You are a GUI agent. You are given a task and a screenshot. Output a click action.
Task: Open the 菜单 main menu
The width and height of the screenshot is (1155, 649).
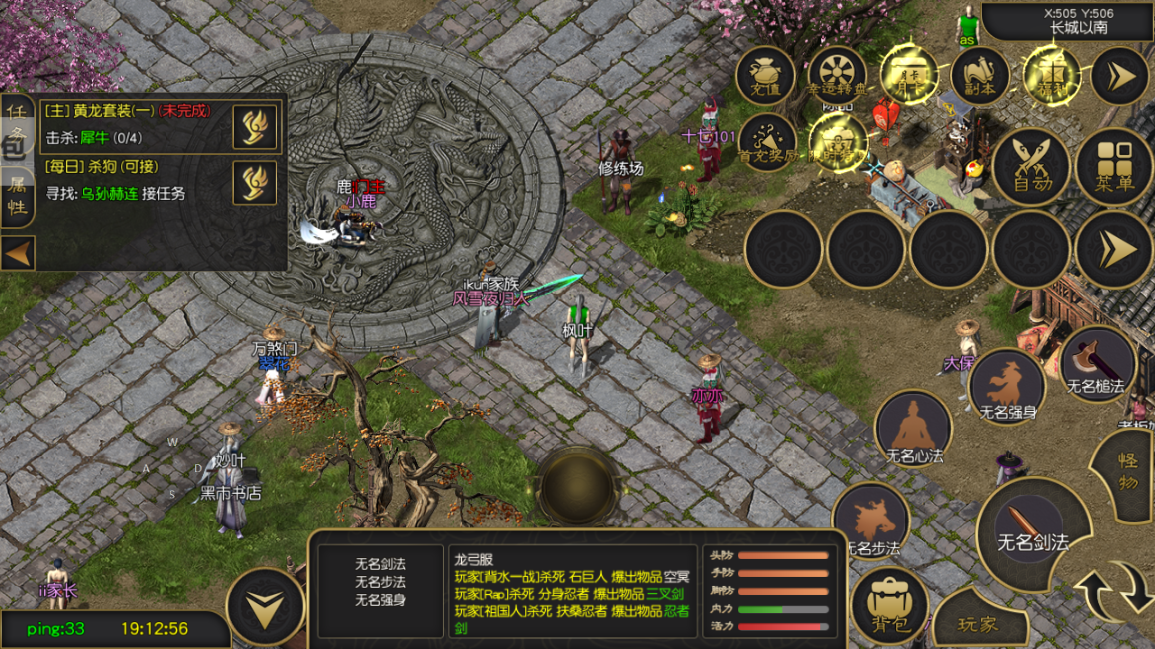click(1113, 167)
